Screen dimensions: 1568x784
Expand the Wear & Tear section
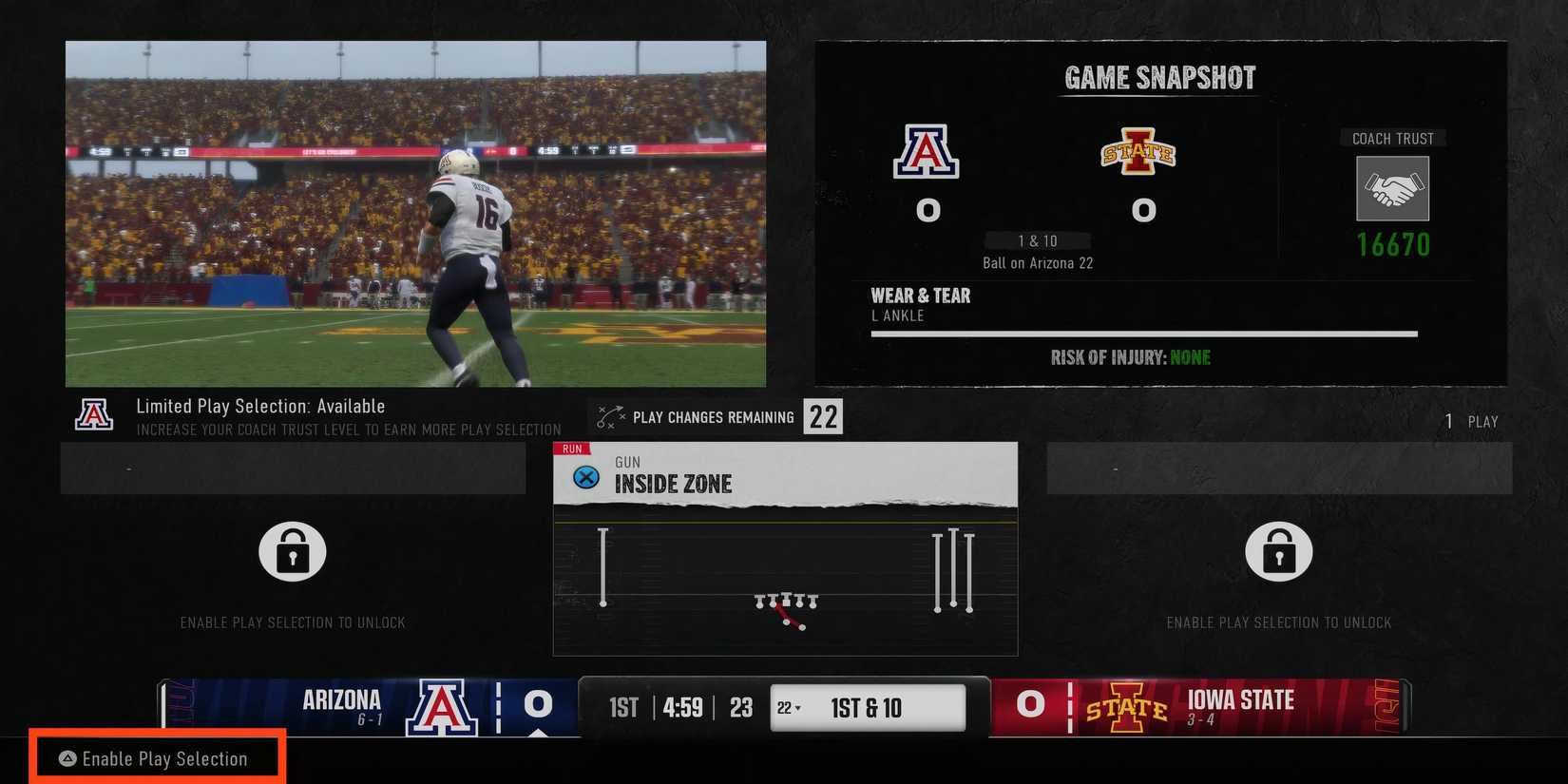click(921, 296)
